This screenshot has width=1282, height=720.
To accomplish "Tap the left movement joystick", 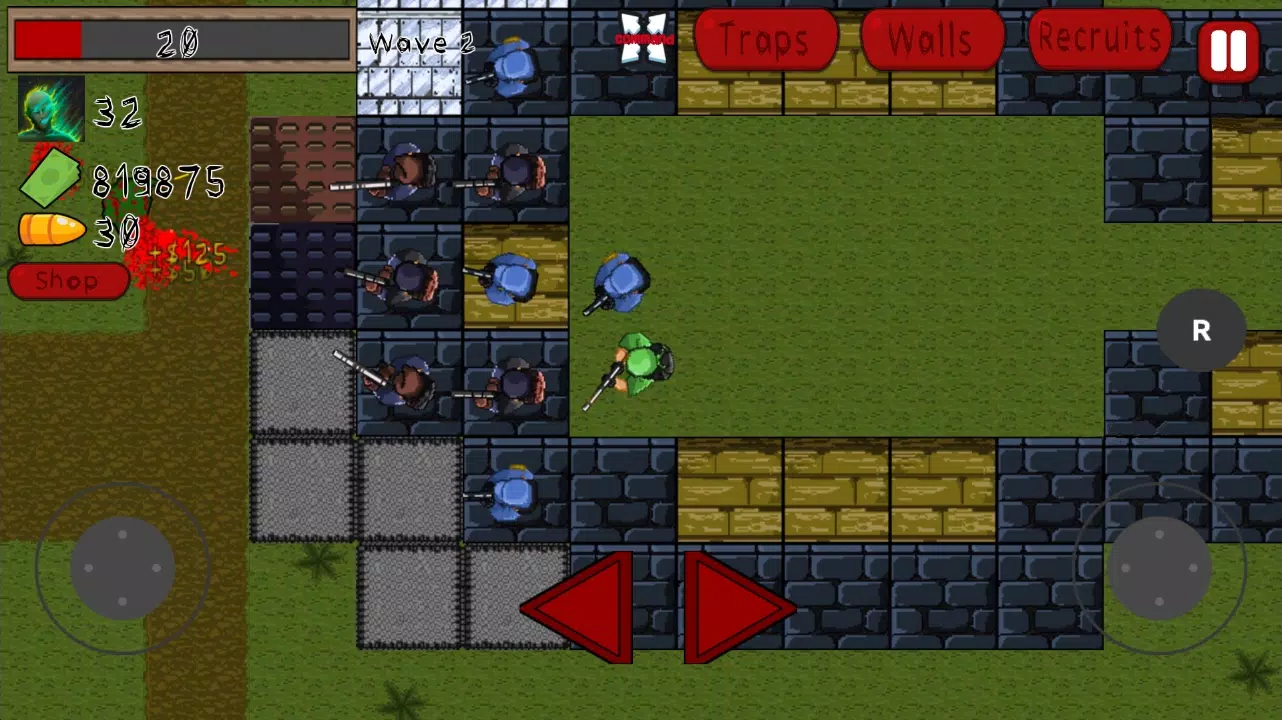I will (123, 567).
